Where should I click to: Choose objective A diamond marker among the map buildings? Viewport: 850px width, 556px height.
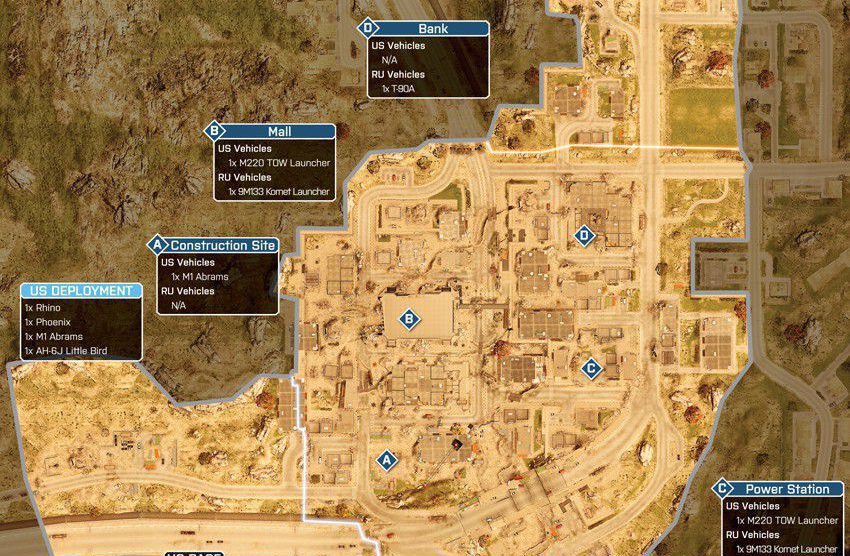point(383,459)
